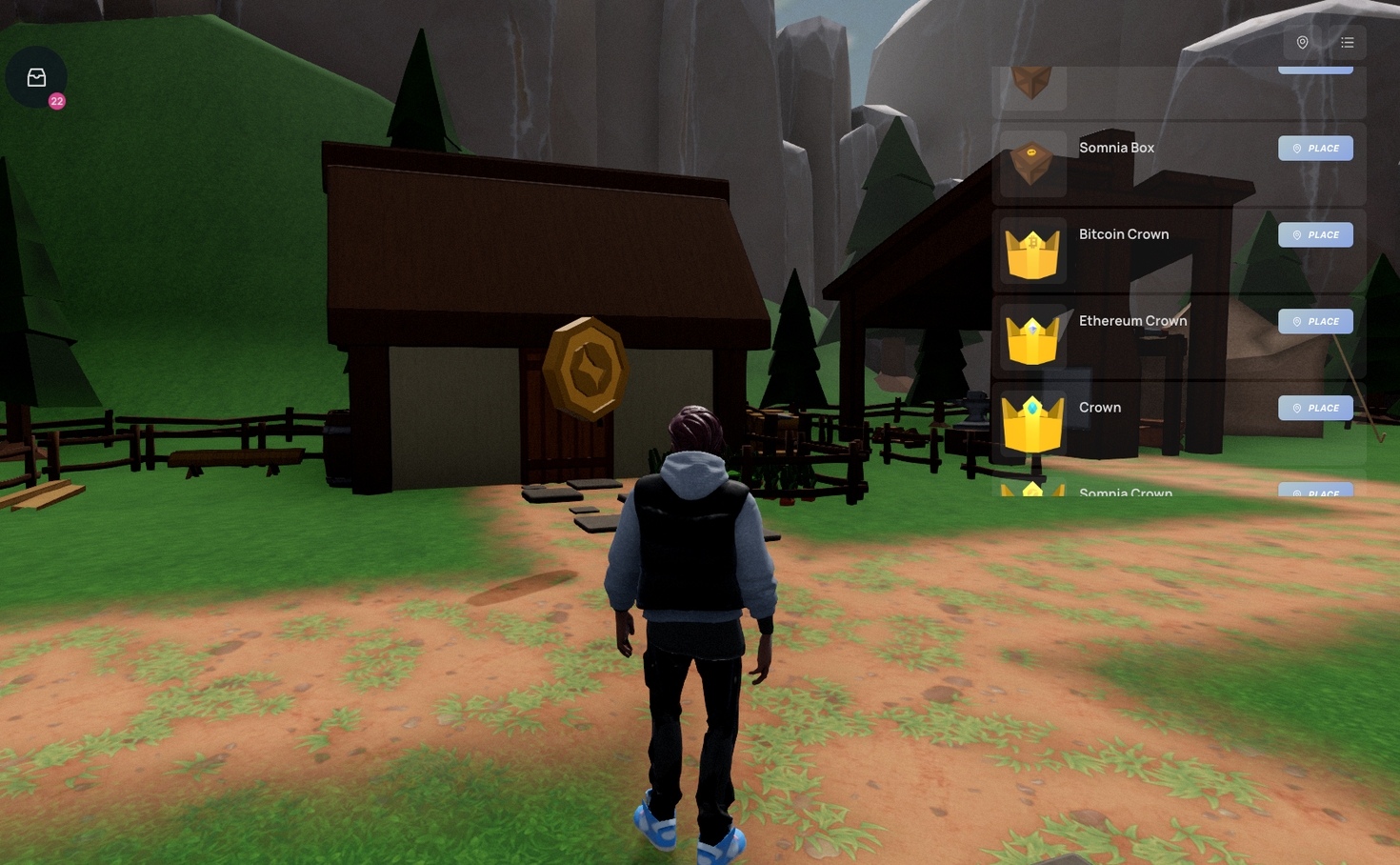Click Place button for plain Crown
This screenshot has width=1400, height=865.
point(1315,409)
